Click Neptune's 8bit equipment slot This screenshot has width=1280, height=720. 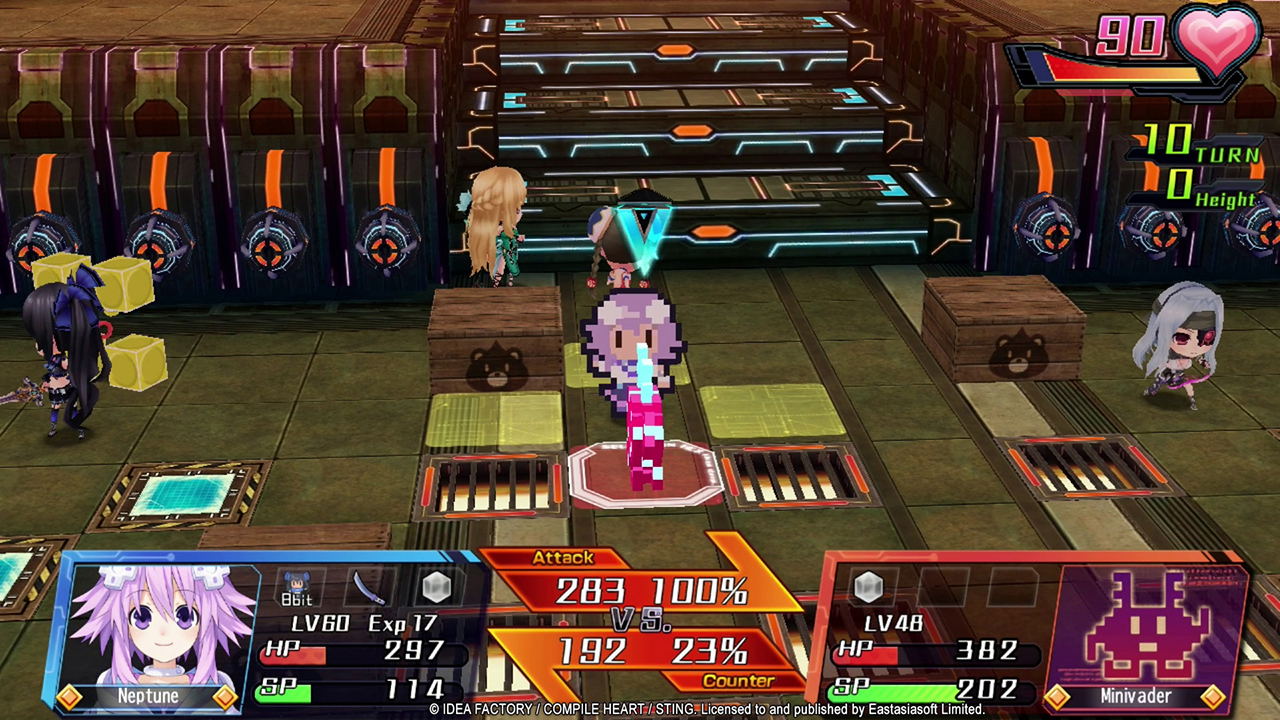tap(295, 588)
